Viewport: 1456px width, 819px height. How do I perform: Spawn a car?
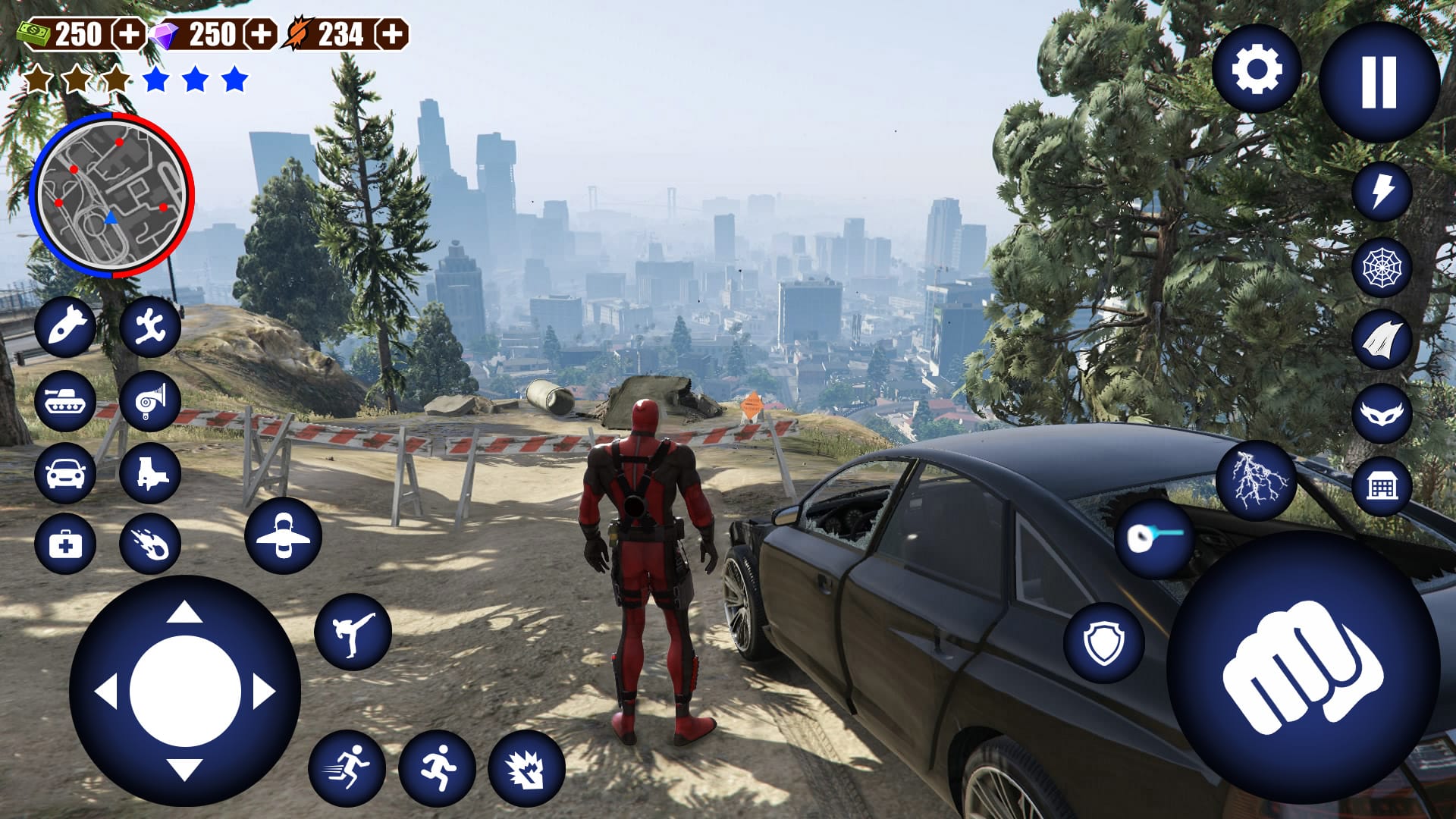(67, 474)
